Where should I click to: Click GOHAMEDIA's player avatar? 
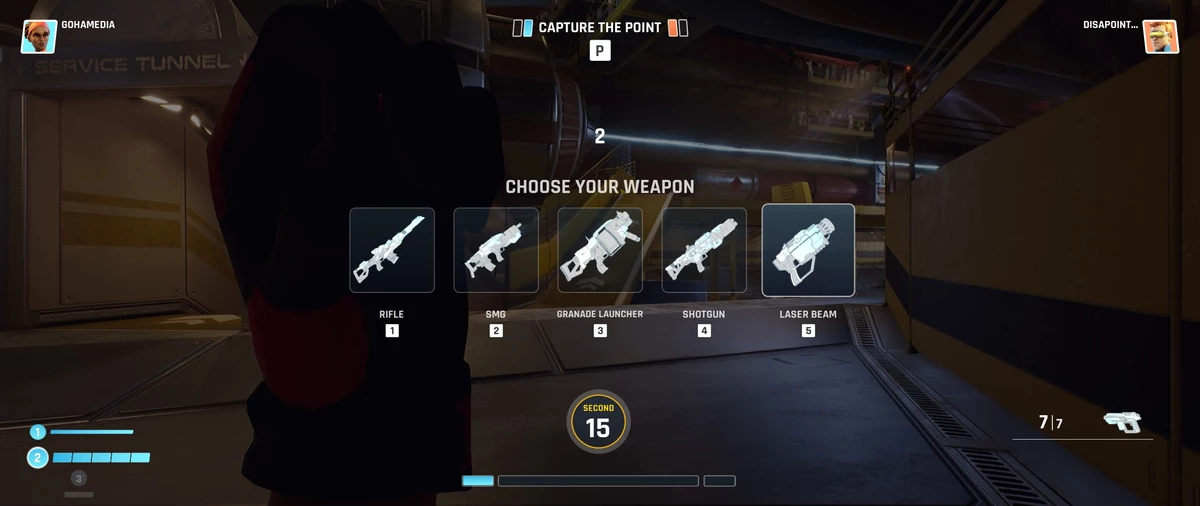click(39, 36)
